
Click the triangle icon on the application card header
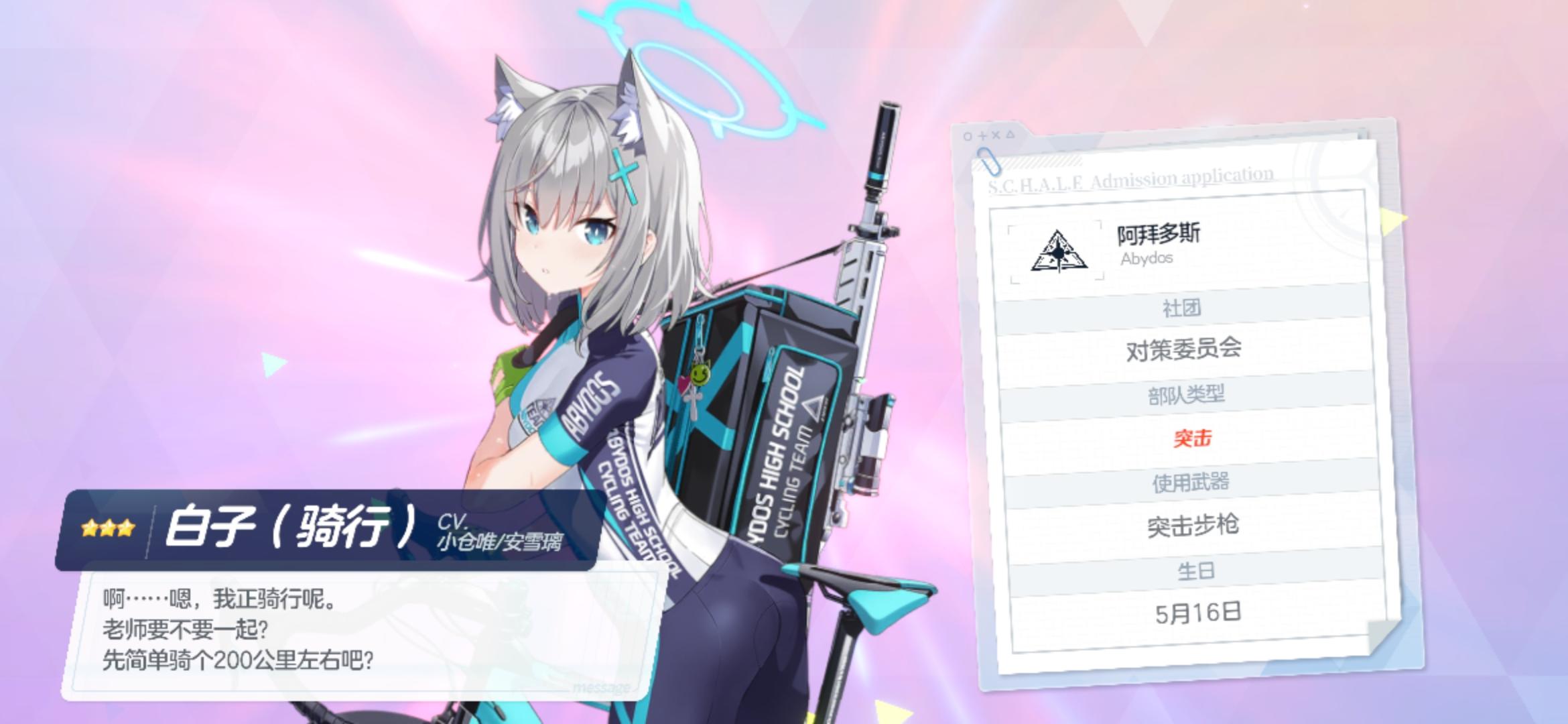pyautogui.click(x=1010, y=135)
